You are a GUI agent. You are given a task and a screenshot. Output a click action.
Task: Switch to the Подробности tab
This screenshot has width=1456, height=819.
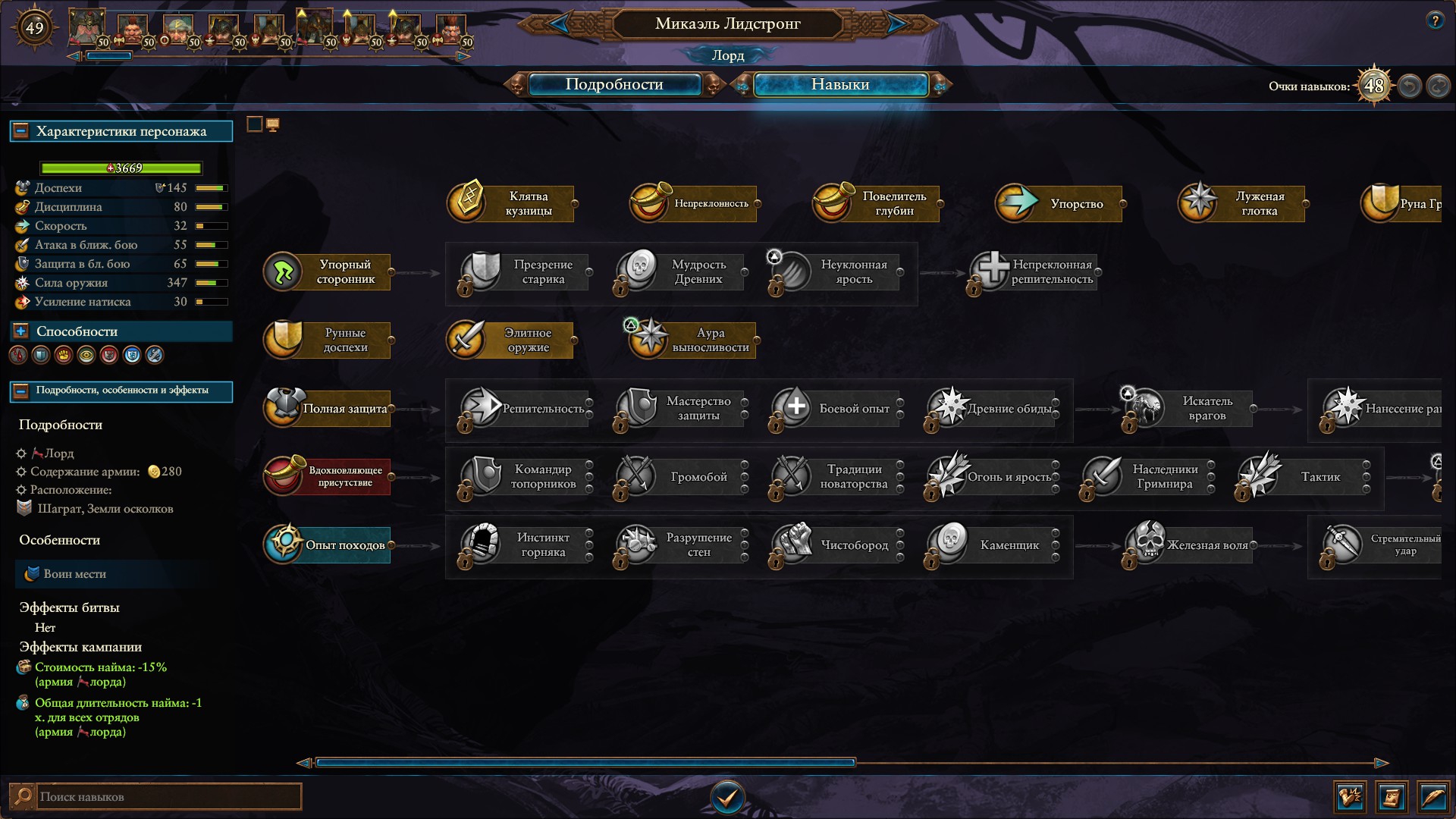click(x=613, y=84)
